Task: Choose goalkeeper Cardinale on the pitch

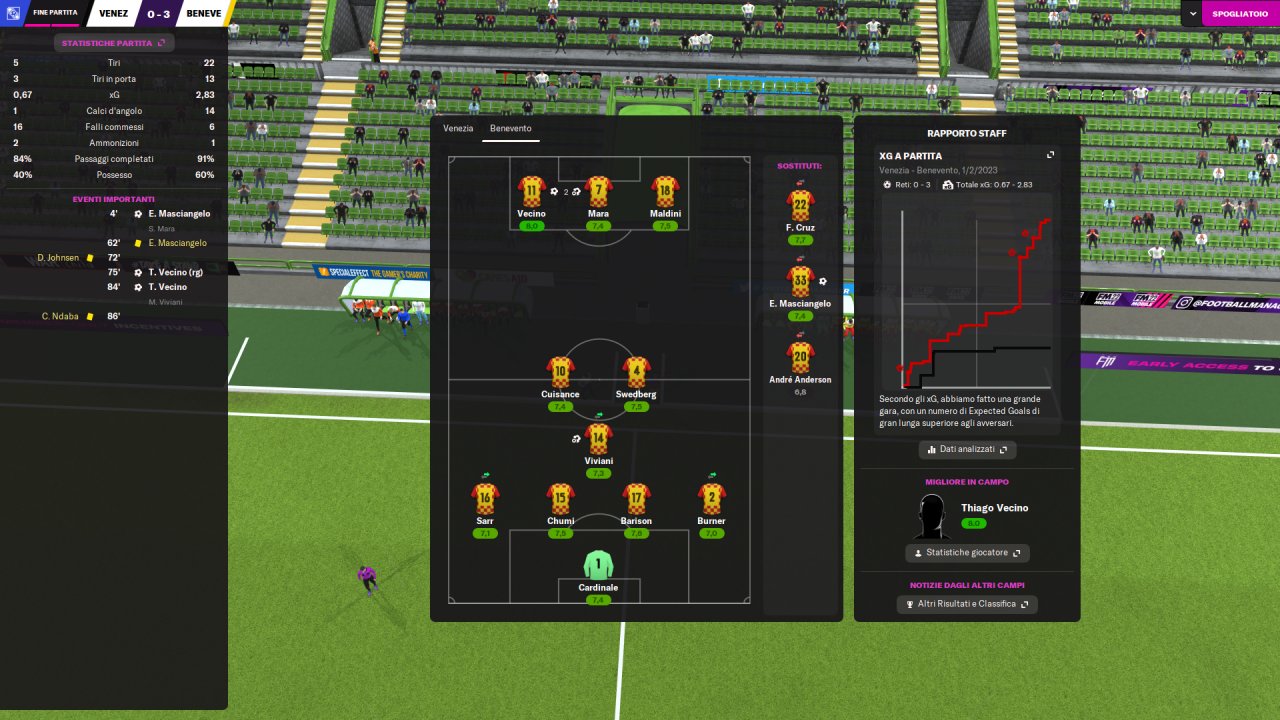Action: [598, 565]
